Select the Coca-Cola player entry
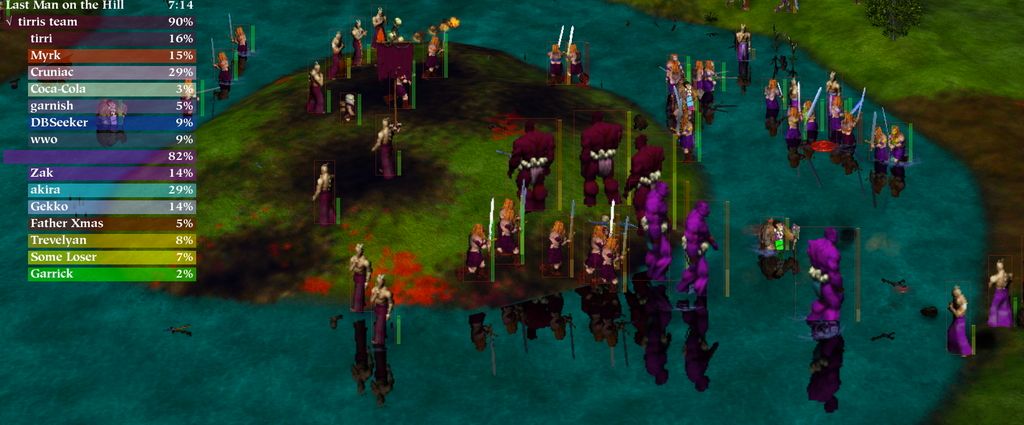The height and width of the screenshot is (425, 1024). (x=99, y=89)
